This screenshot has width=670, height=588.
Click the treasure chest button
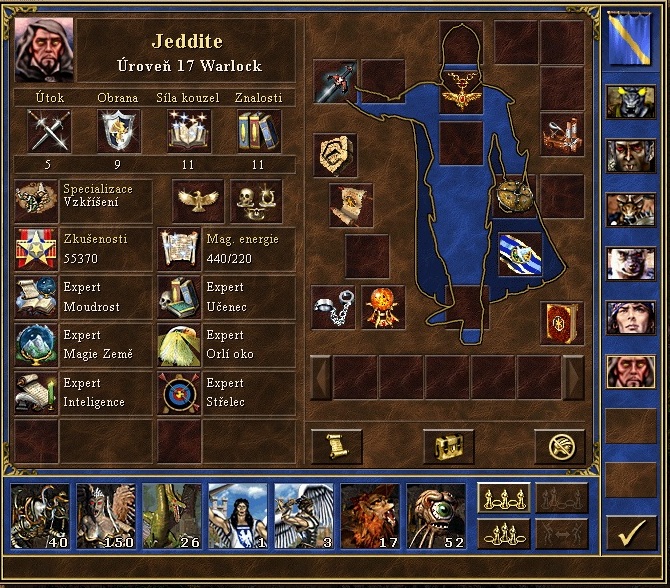447,447
